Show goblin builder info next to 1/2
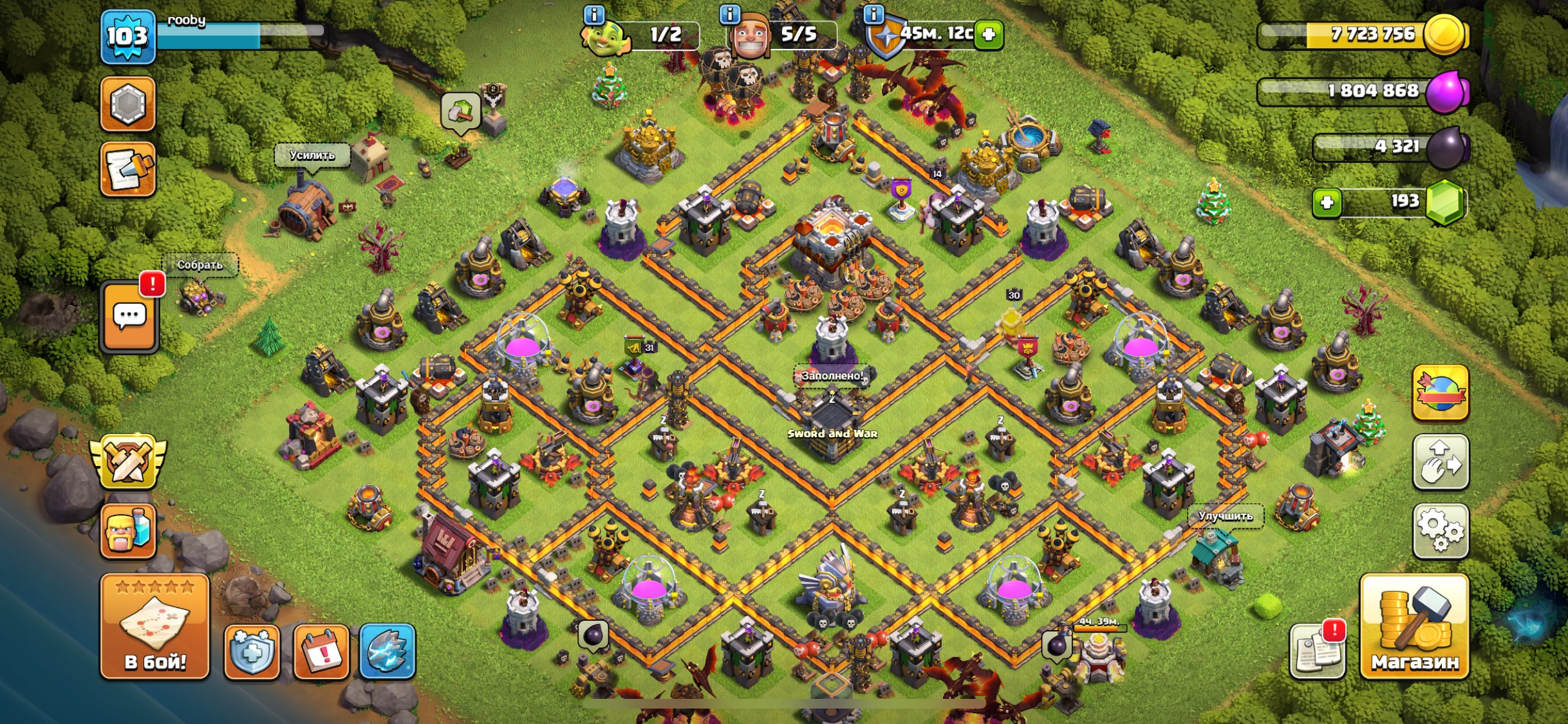Viewport: 1568px width, 724px height. tap(593, 14)
